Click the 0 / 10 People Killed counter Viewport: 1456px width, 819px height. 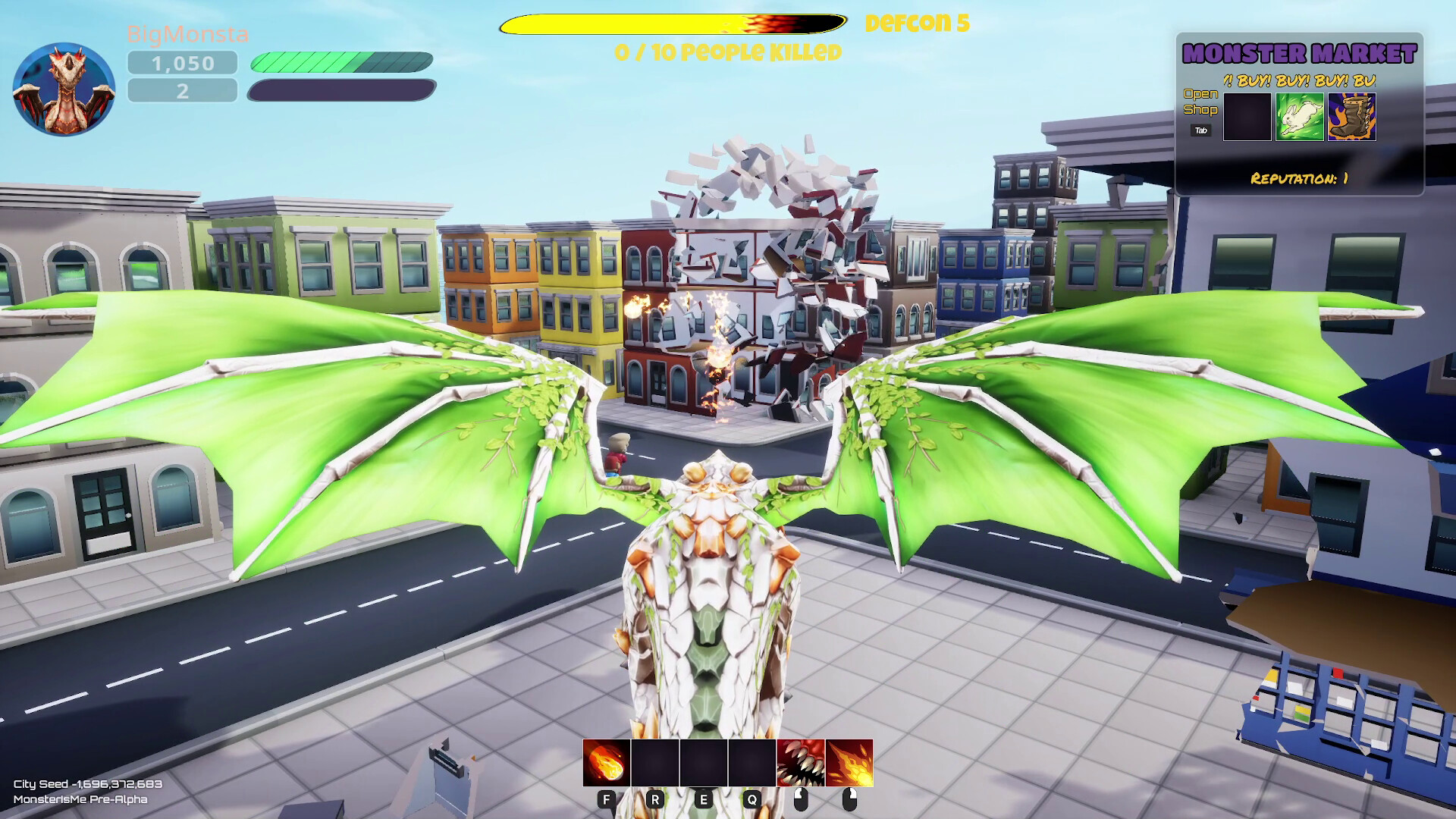728,52
